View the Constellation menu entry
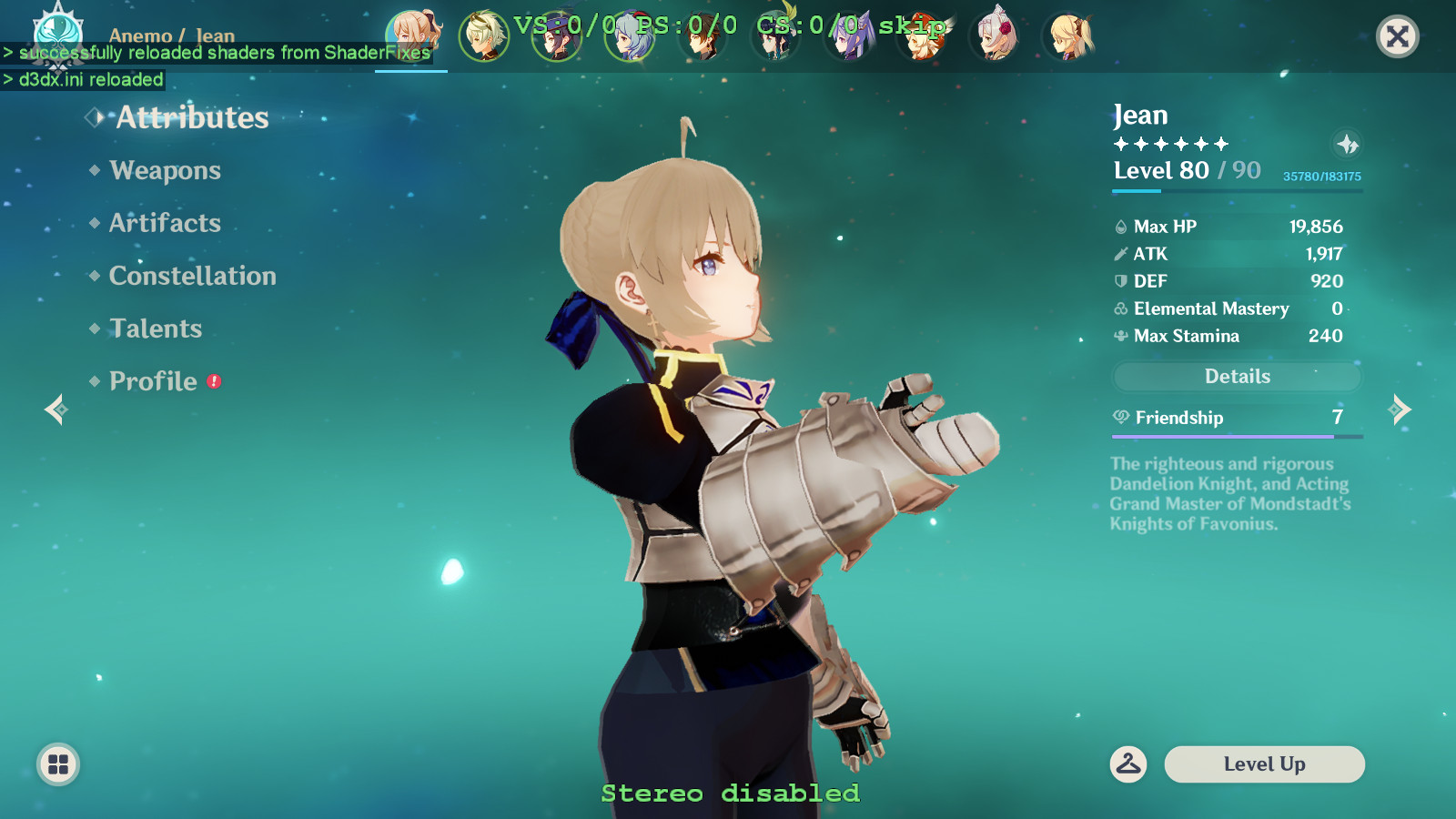The height and width of the screenshot is (819, 1456). tap(192, 276)
